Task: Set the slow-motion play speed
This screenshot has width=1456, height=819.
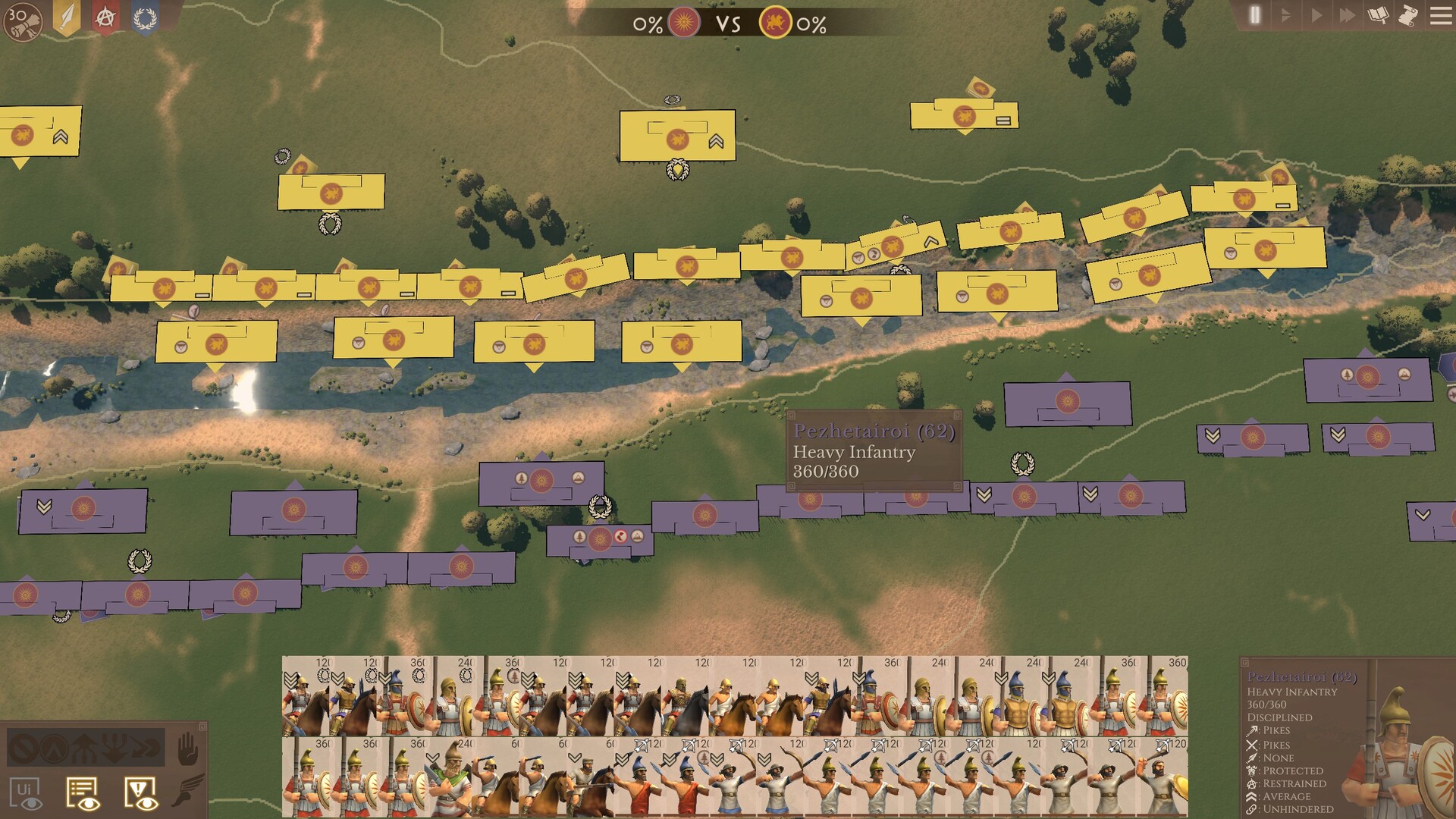Action: 1285,15
